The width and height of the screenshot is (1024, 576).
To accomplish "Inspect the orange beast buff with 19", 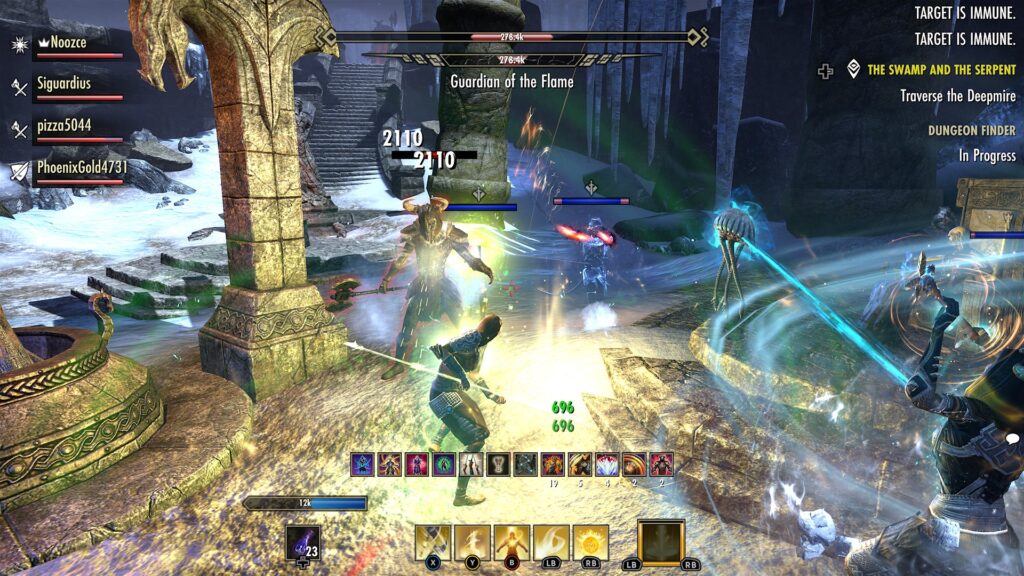I will [x=553, y=464].
